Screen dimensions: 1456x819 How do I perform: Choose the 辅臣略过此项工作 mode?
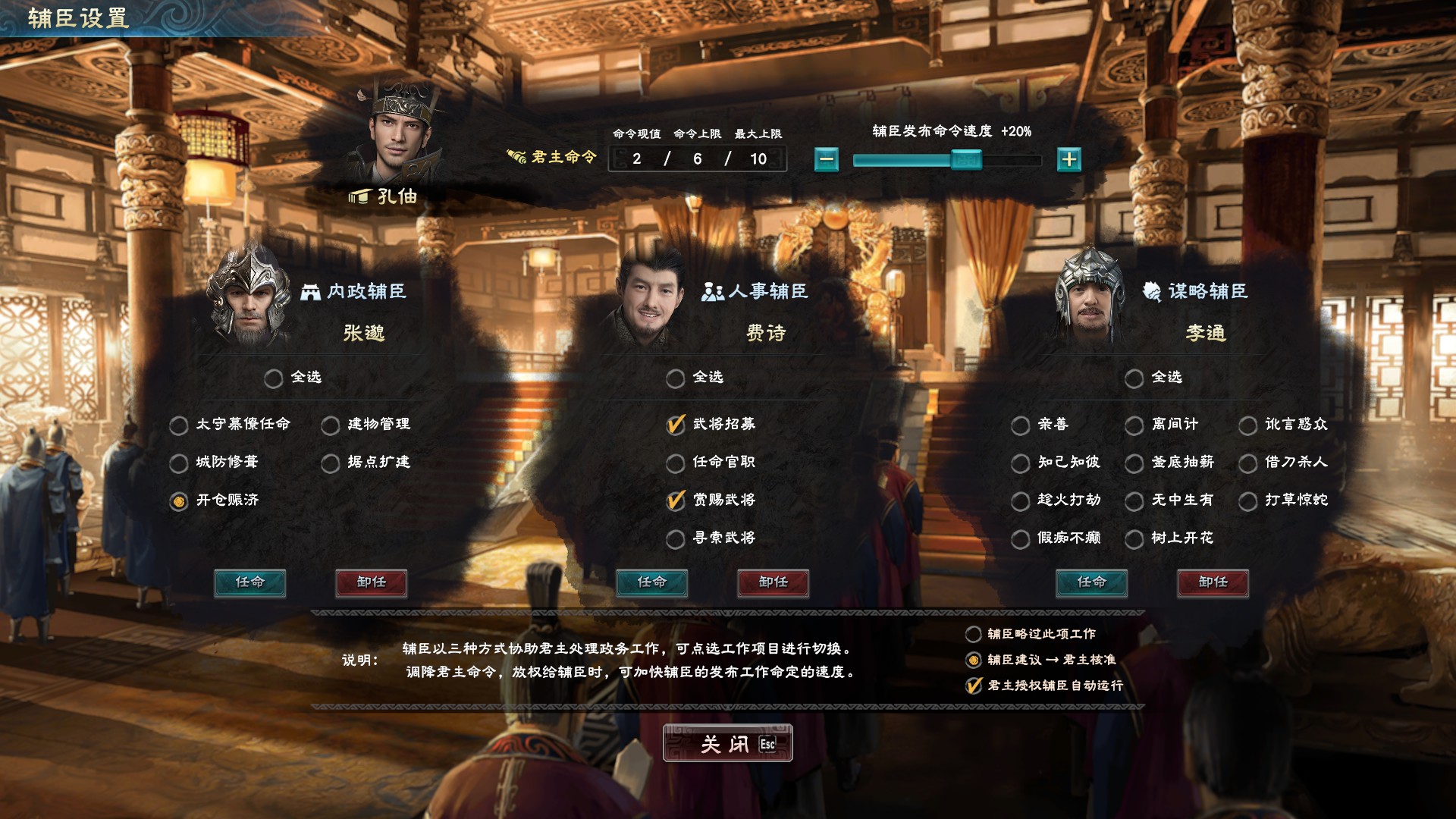tap(973, 634)
